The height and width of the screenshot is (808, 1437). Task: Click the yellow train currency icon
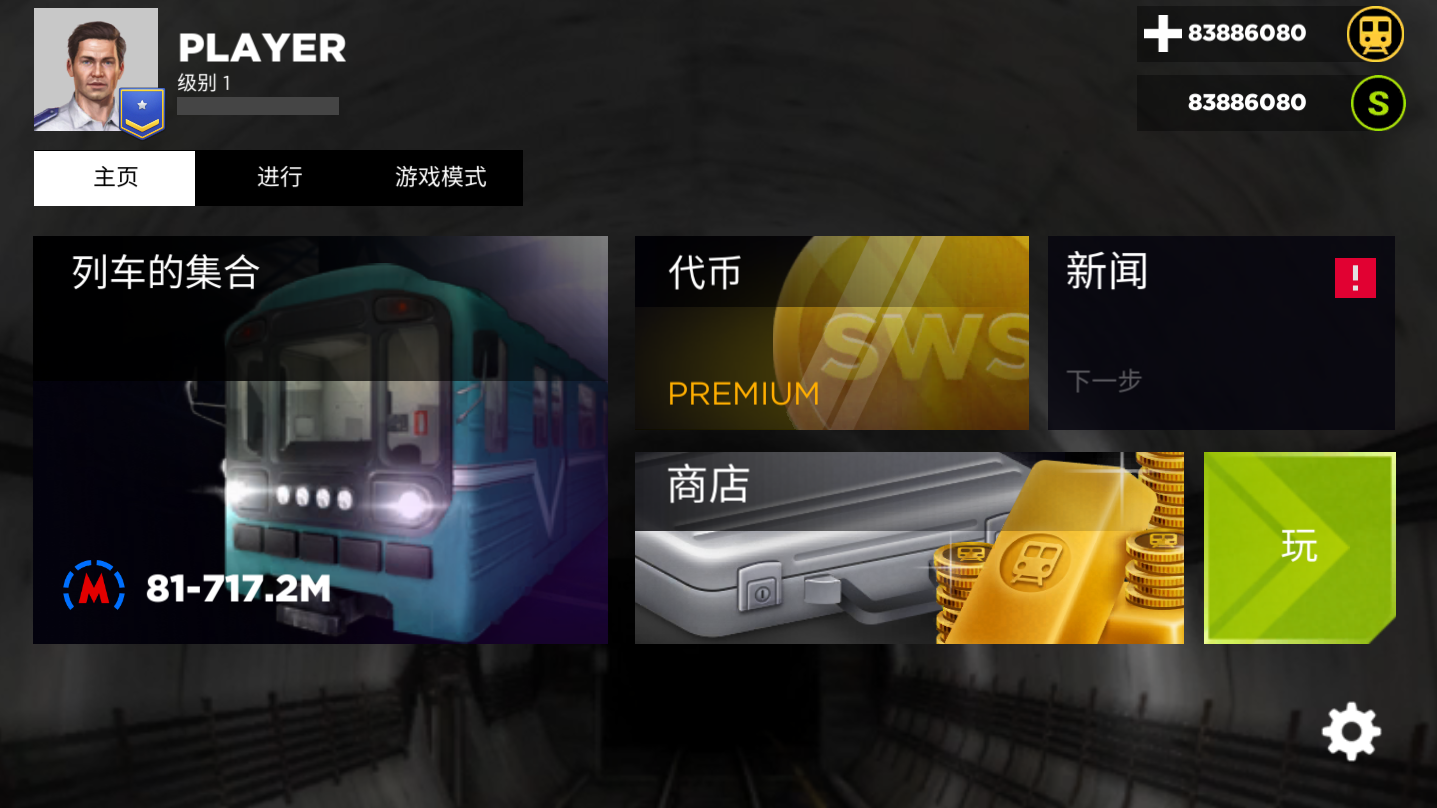[1377, 33]
